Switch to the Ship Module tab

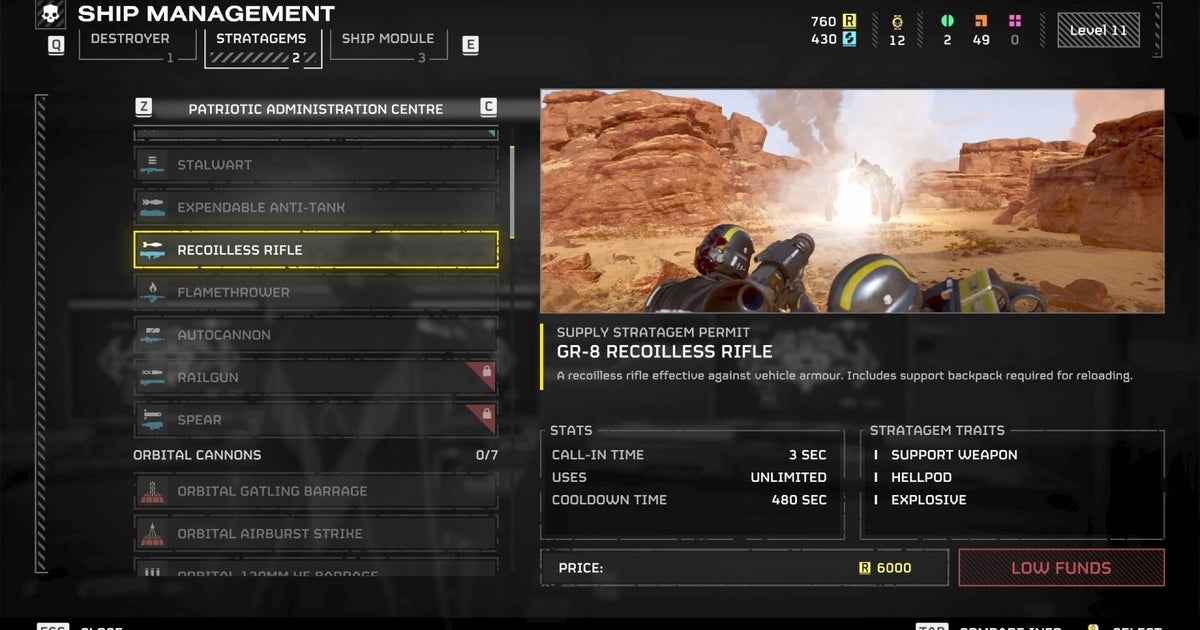387,40
